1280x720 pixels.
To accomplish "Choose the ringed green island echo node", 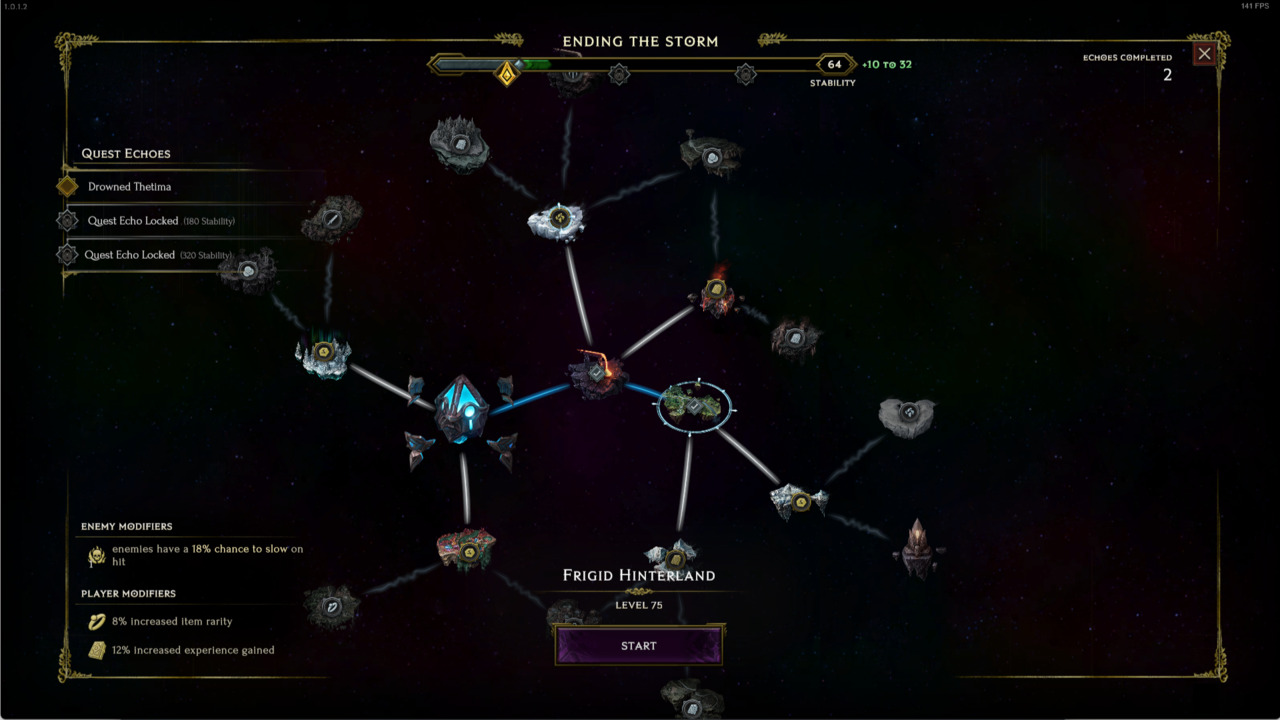I will pyautogui.click(x=694, y=406).
